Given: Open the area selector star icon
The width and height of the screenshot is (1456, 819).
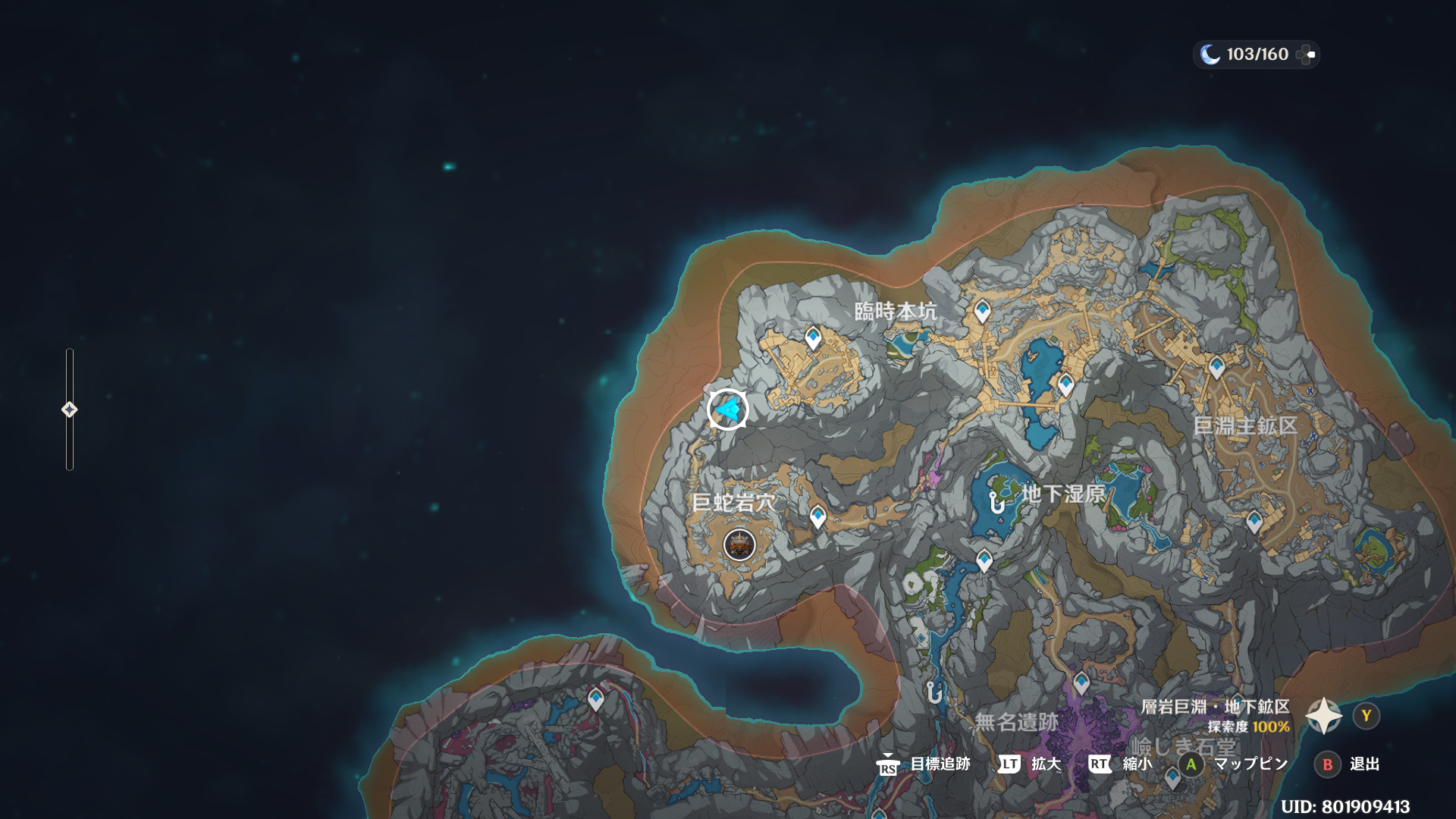Looking at the screenshot, I should pyautogui.click(x=1324, y=716).
